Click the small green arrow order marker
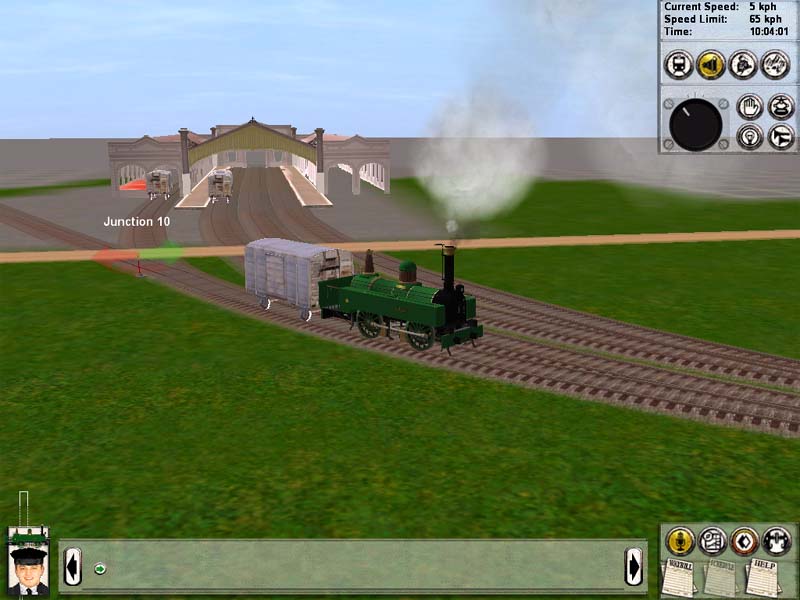The height and width of the screenshot is (600, 800). [100, 569]
